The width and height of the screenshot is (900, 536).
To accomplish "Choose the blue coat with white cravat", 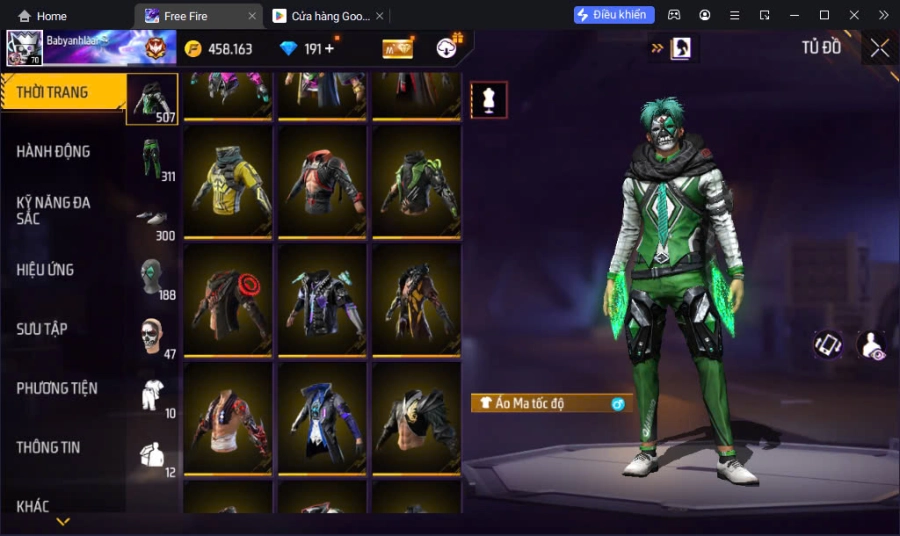I will 323,417.
